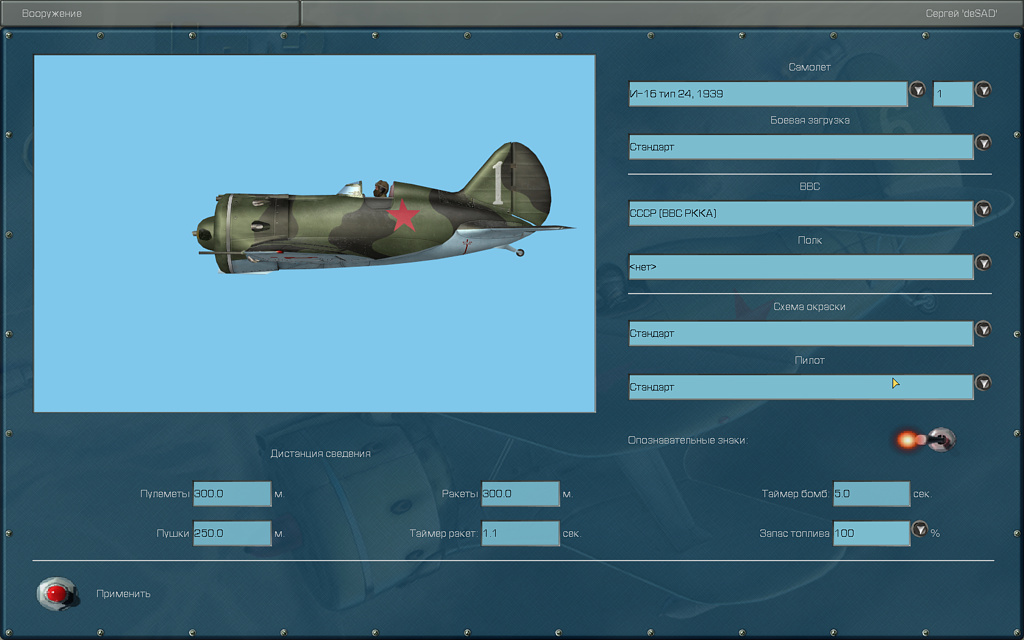
Task: Open the aircraft number dropdown showing 1
Action: 983,91
